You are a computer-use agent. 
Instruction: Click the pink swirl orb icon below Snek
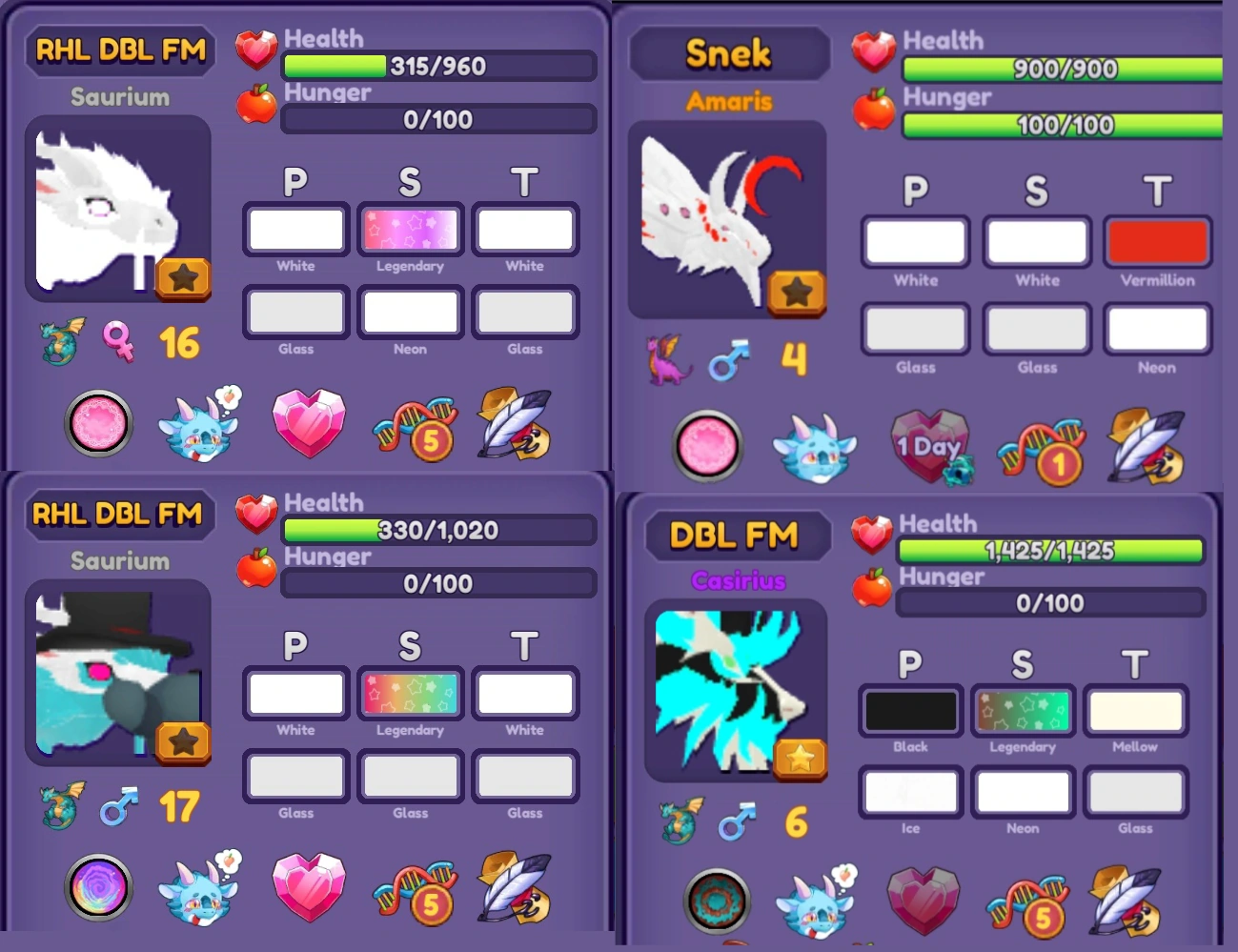click(707, 446)
